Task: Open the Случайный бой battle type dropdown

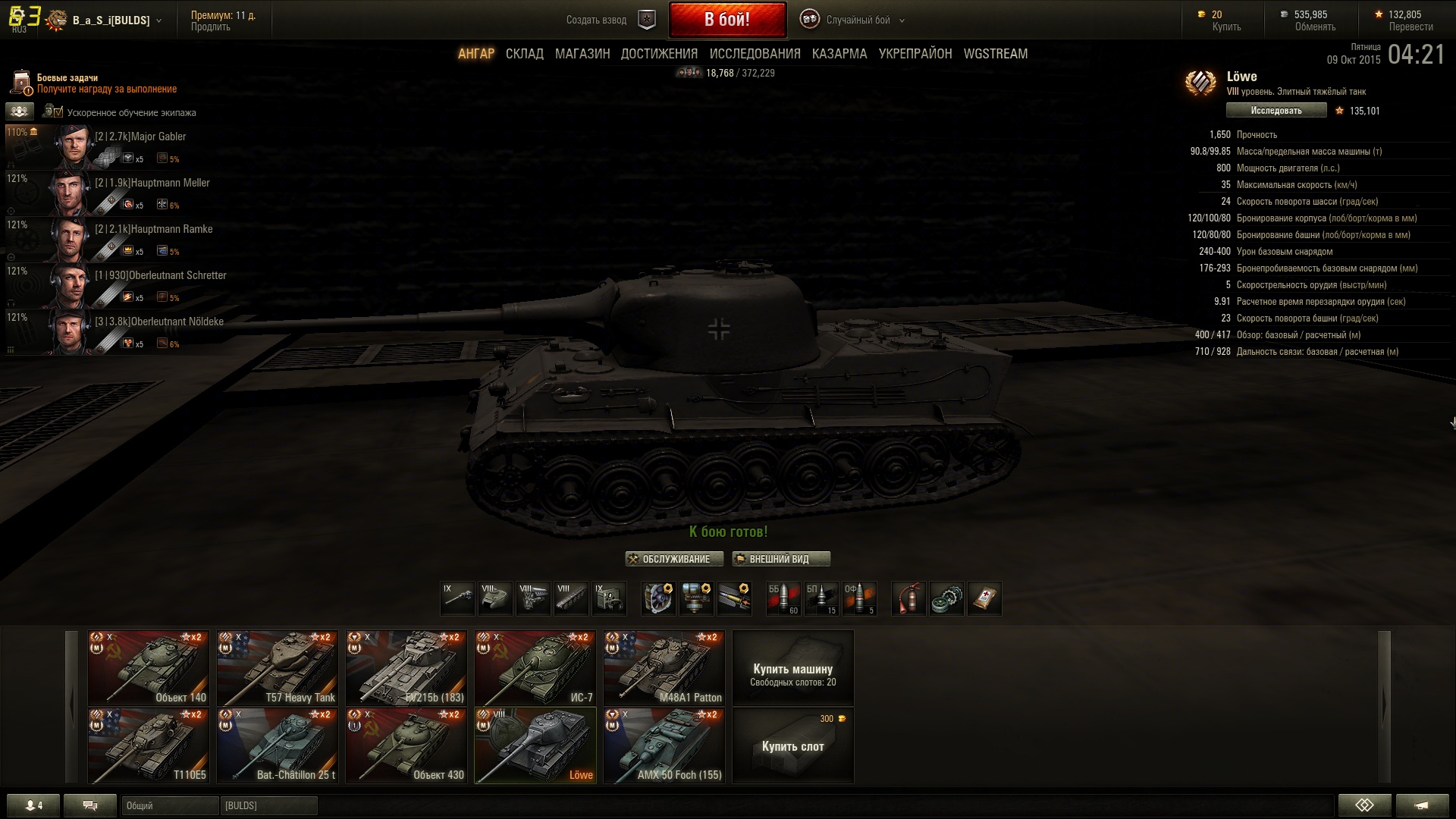Action: click(x=858, y=20)
